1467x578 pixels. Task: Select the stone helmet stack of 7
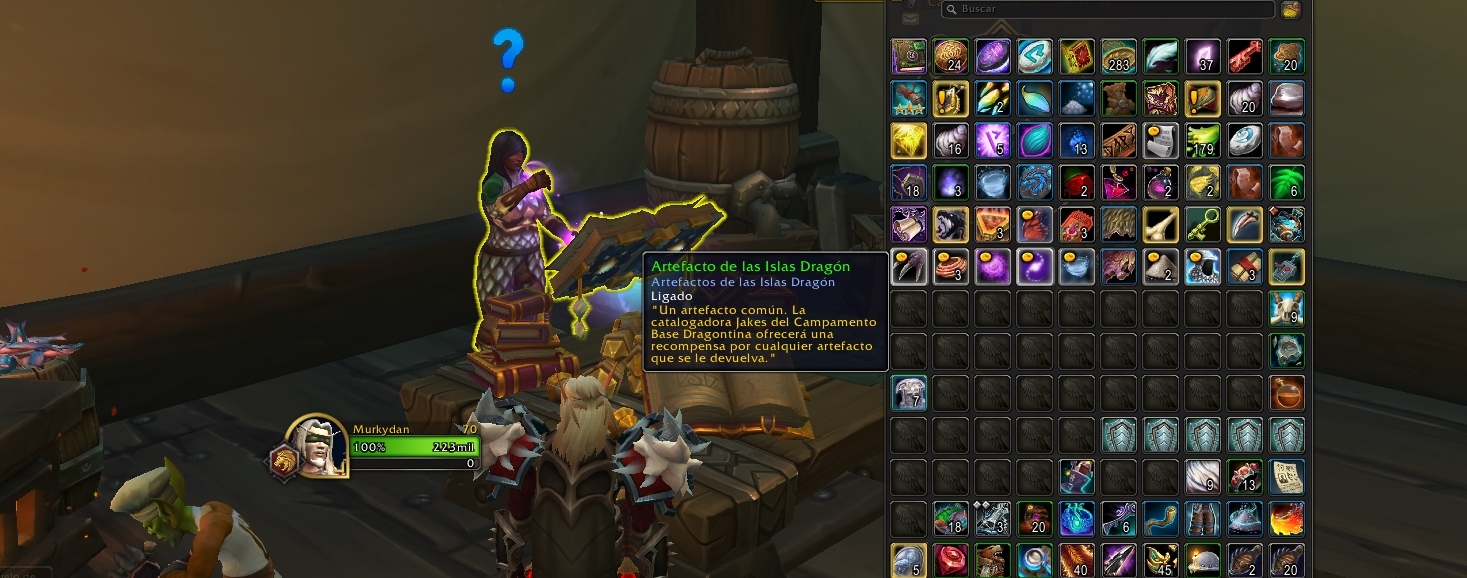click(909, 392)
